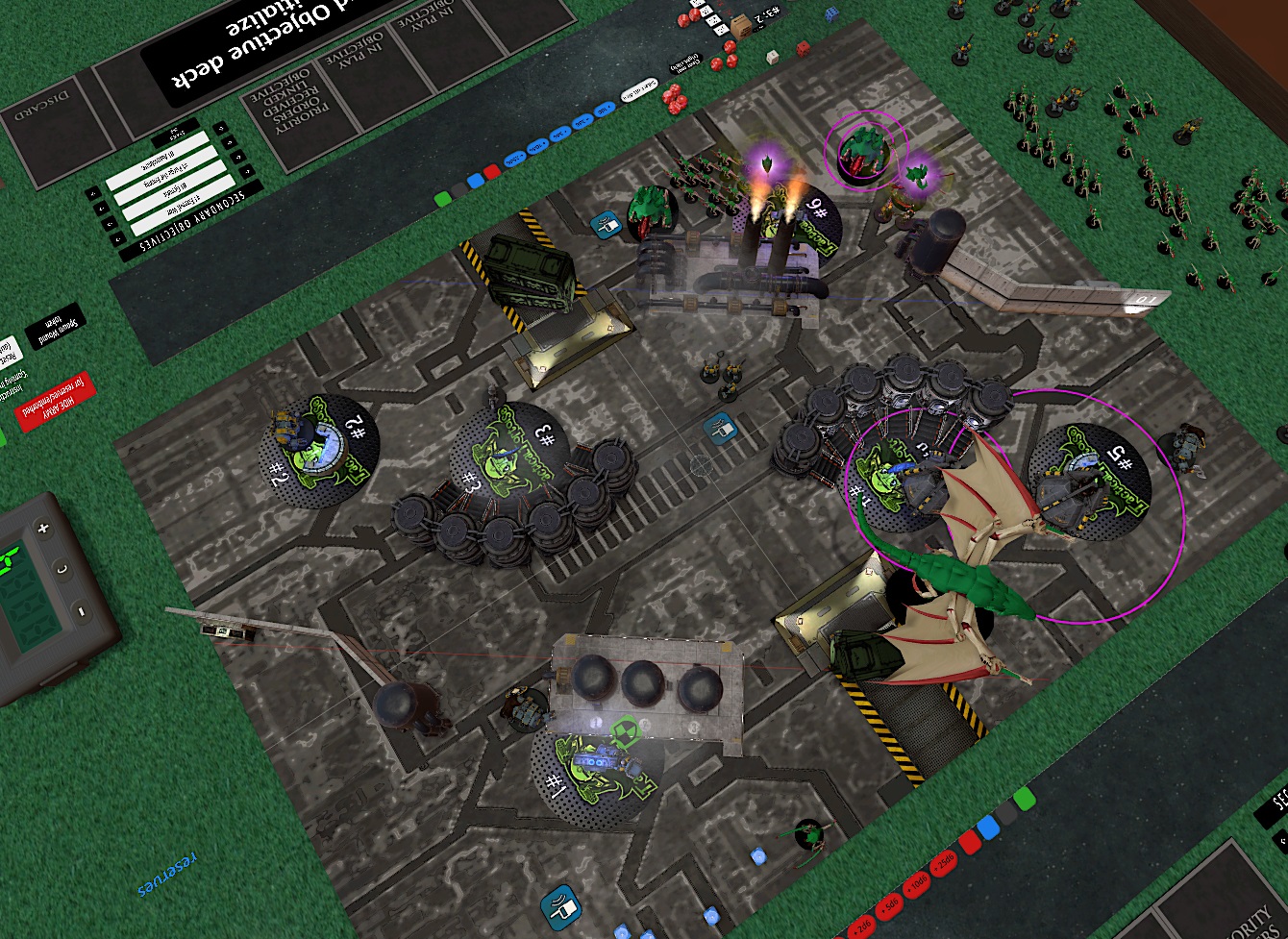Increase the counter with its plus button
This screenshot has height=939, width=1288.
click(42, 529)
